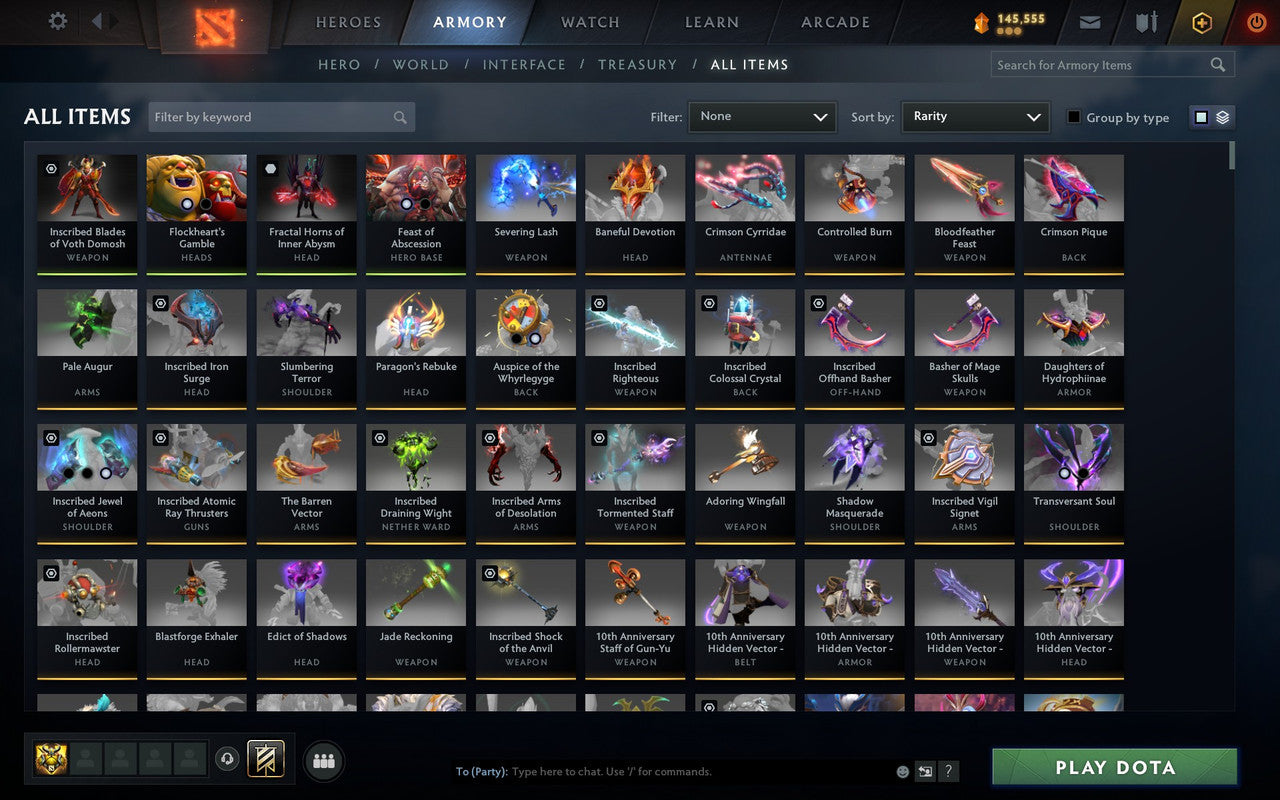Open voice chat settings with the headset icon

point(227,760)
